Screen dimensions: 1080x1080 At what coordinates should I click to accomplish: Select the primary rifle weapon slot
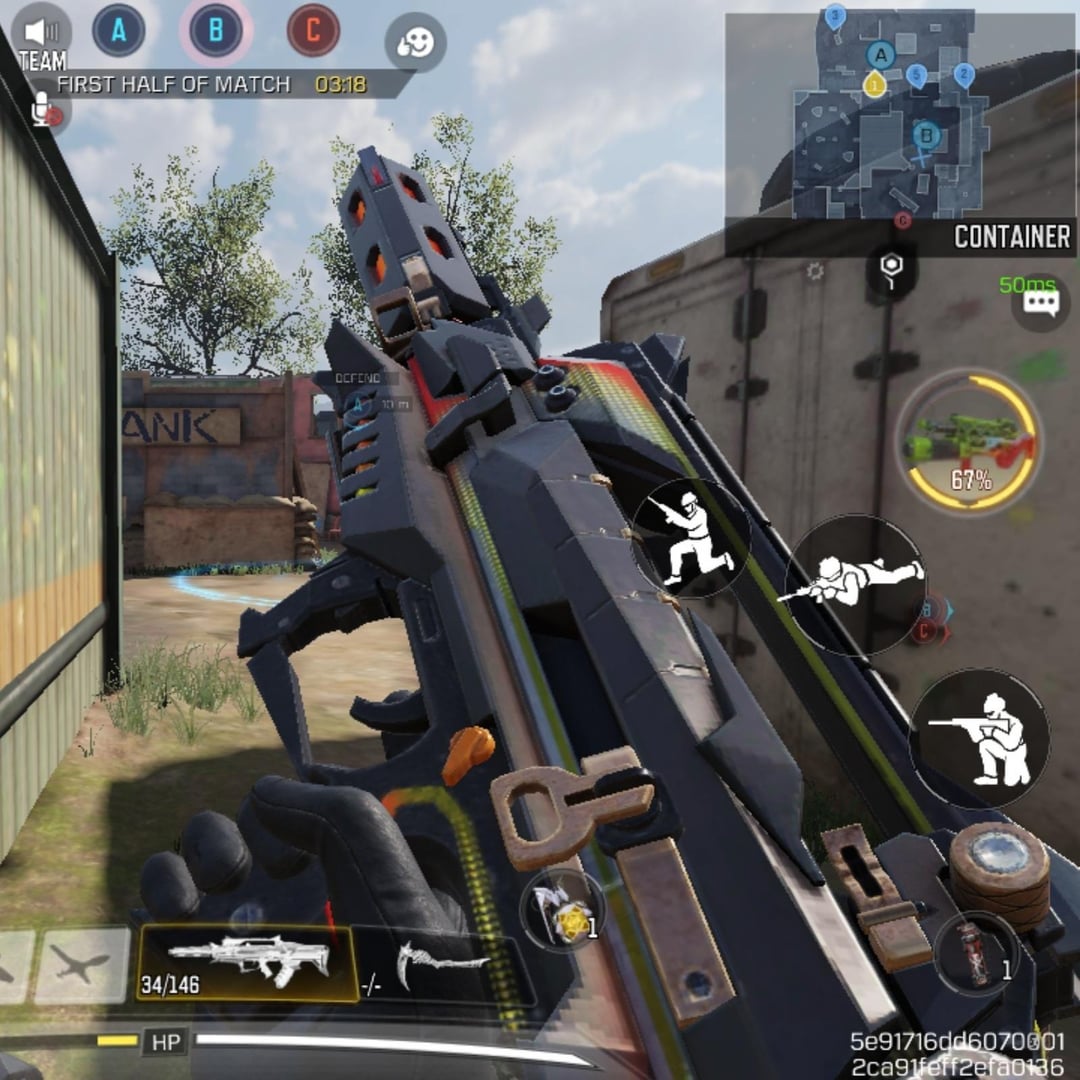[x=247, y=964]
